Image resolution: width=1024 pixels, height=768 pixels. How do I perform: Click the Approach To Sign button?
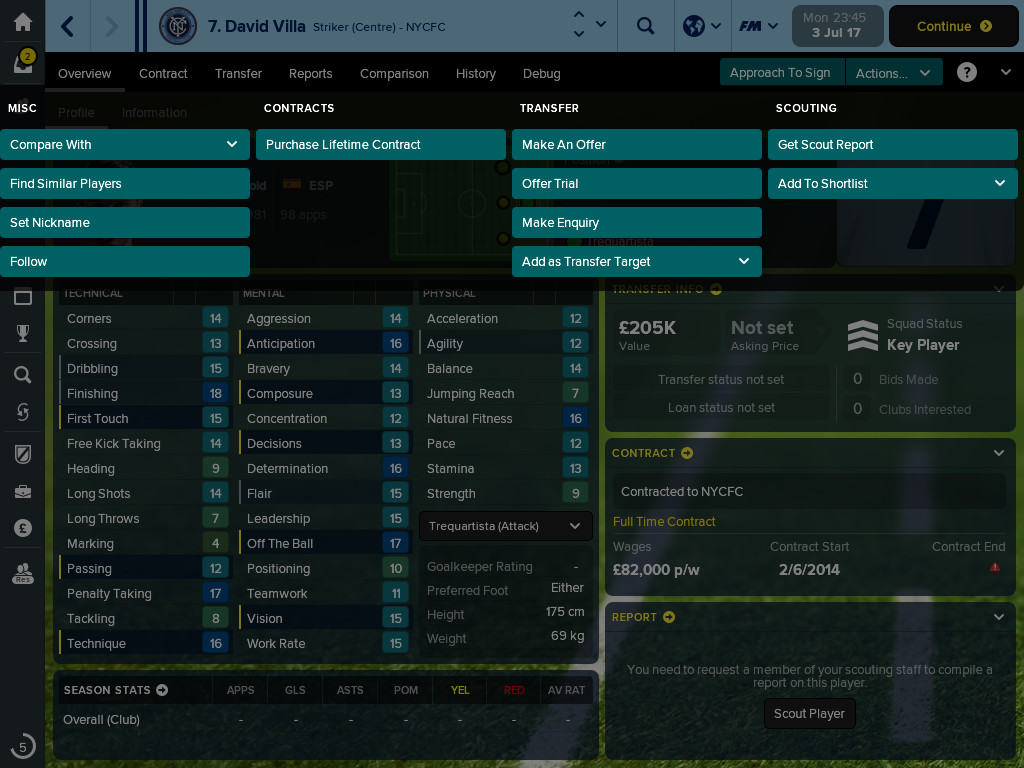[780, 73]
